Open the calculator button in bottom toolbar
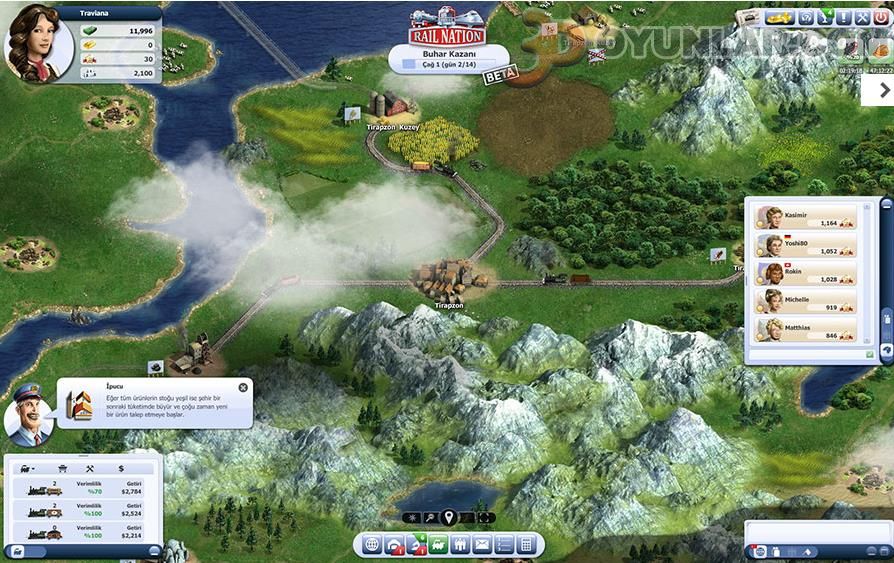 click(x=526, y=545)
